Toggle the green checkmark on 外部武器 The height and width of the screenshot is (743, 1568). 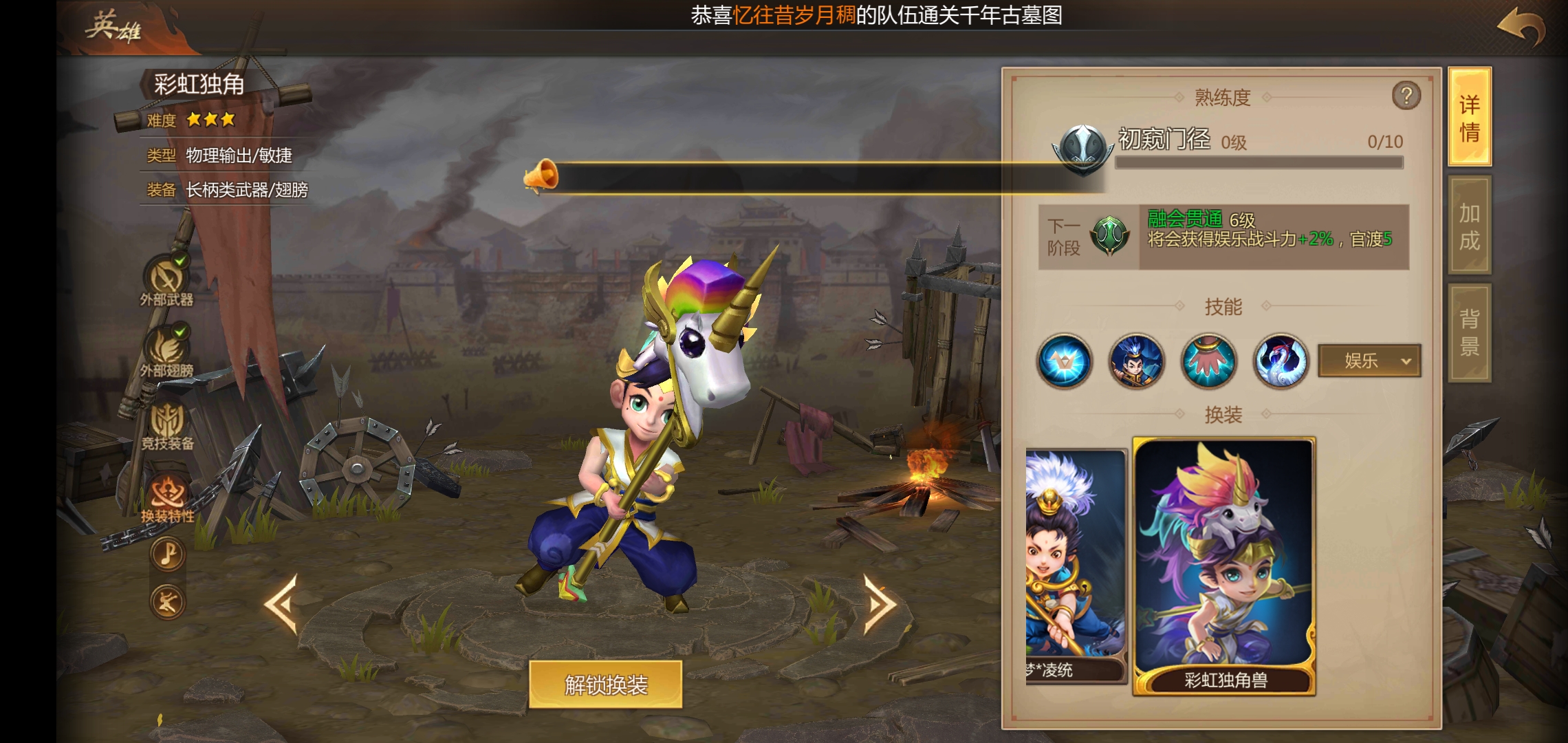(180, 261)
